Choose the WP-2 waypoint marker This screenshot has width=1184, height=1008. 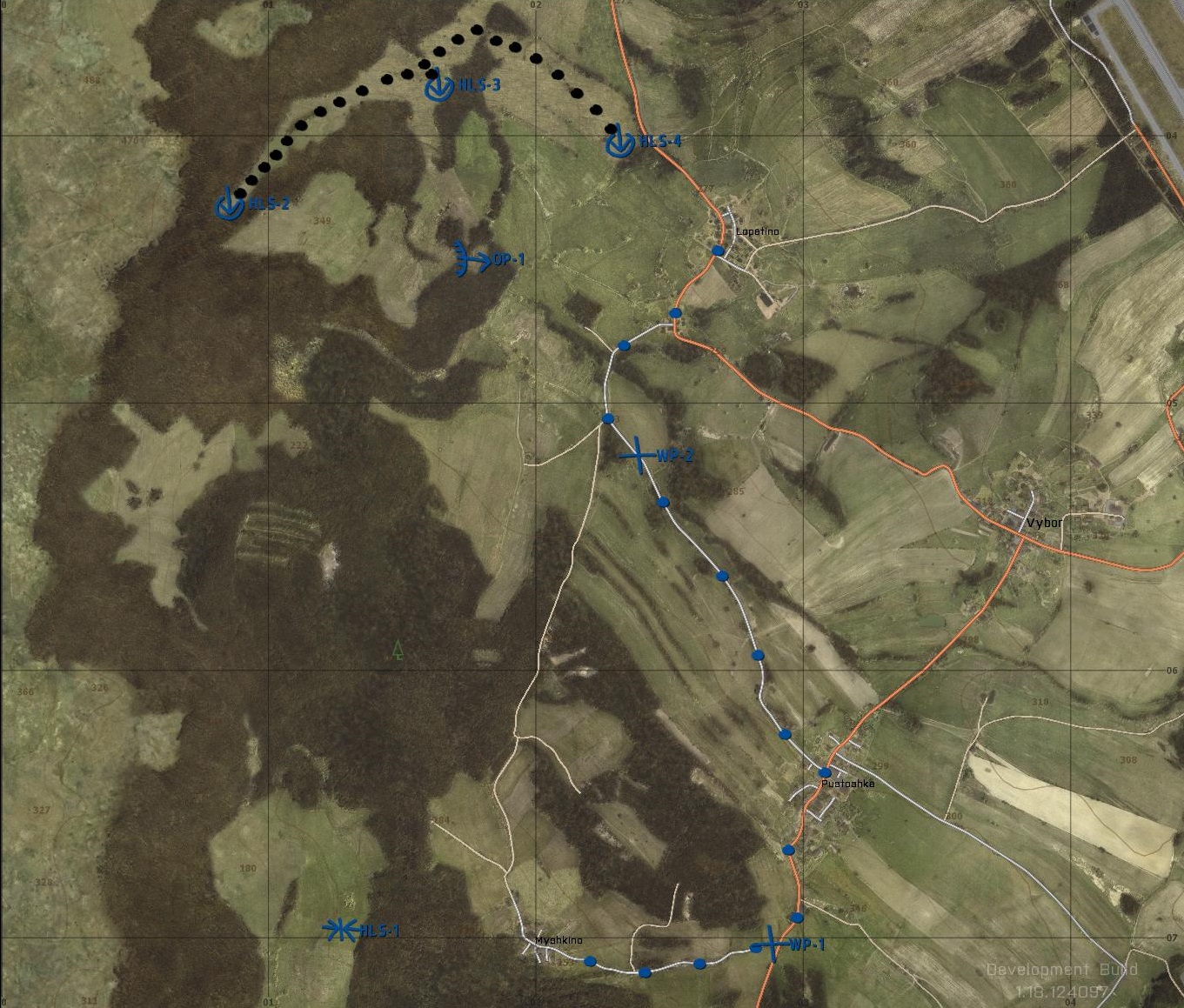(x=639, y=455)
